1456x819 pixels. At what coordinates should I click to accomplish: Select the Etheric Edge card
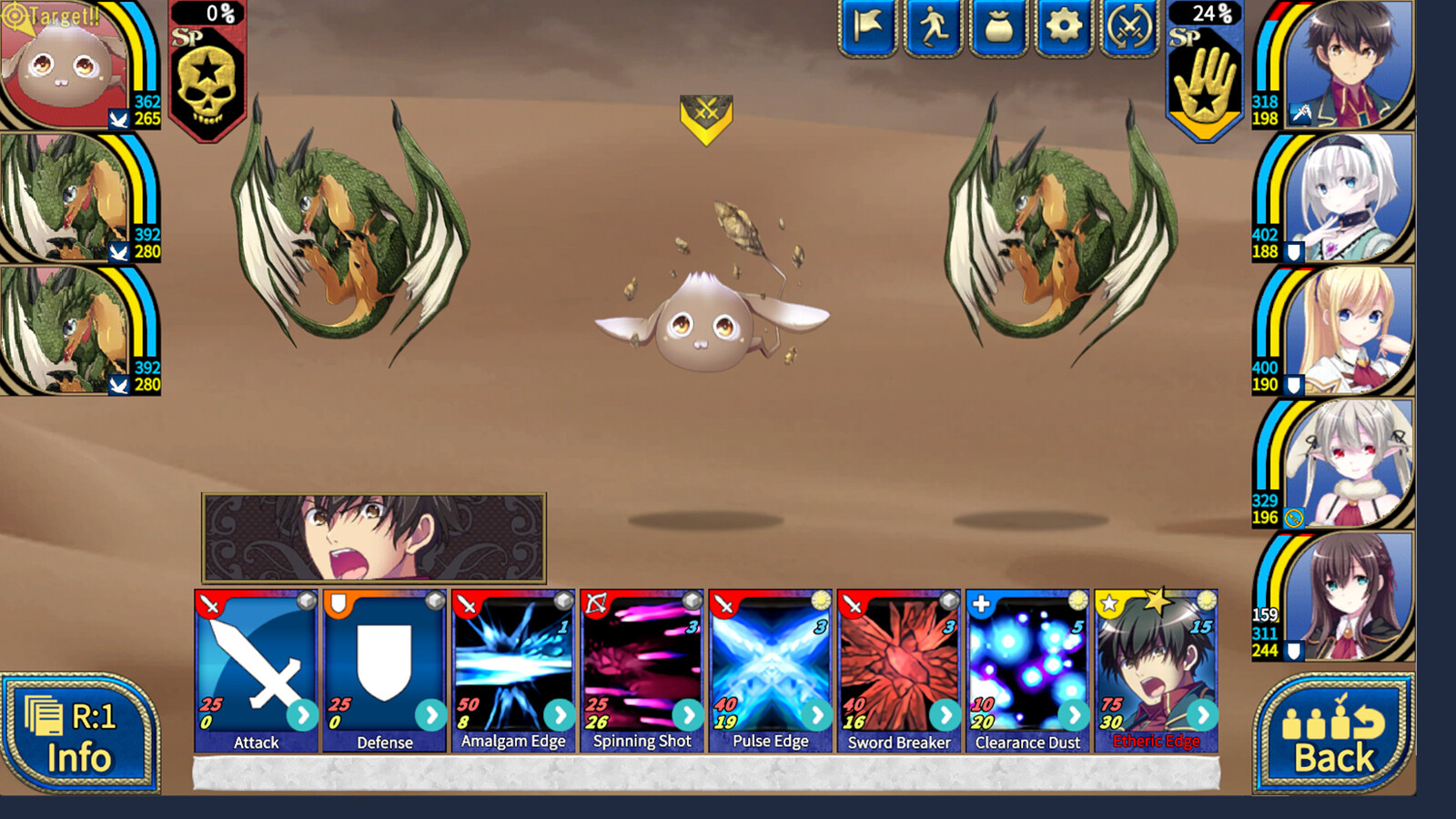1156,664
